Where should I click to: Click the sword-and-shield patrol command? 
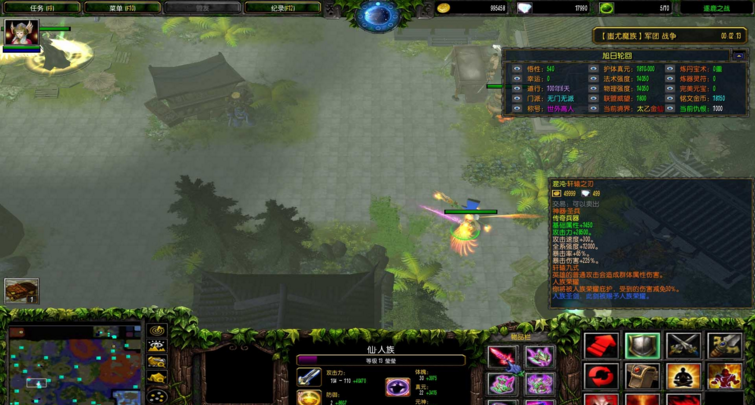725,346
